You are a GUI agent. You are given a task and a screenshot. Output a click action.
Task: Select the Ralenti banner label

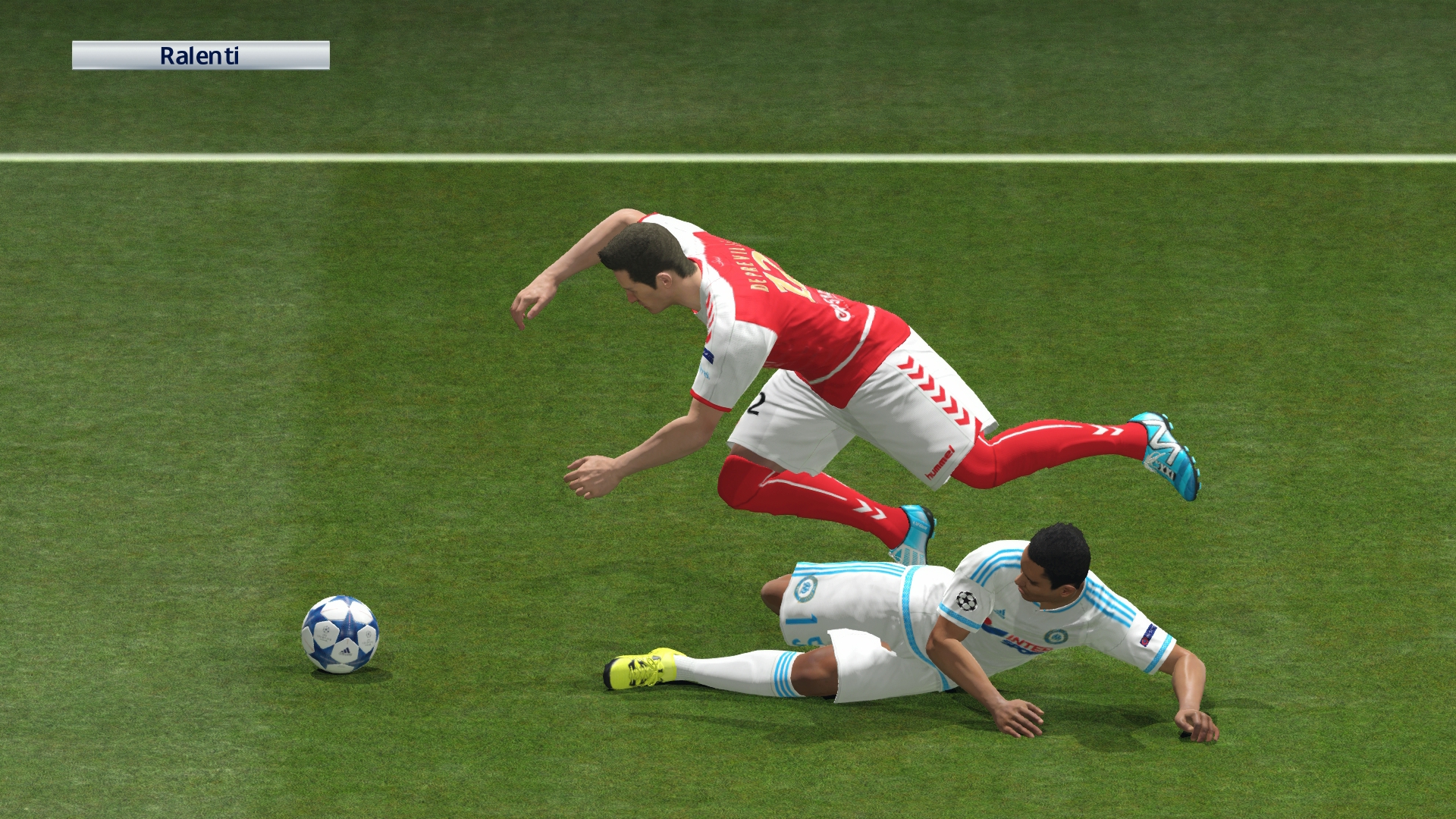[x=201, y=55]
